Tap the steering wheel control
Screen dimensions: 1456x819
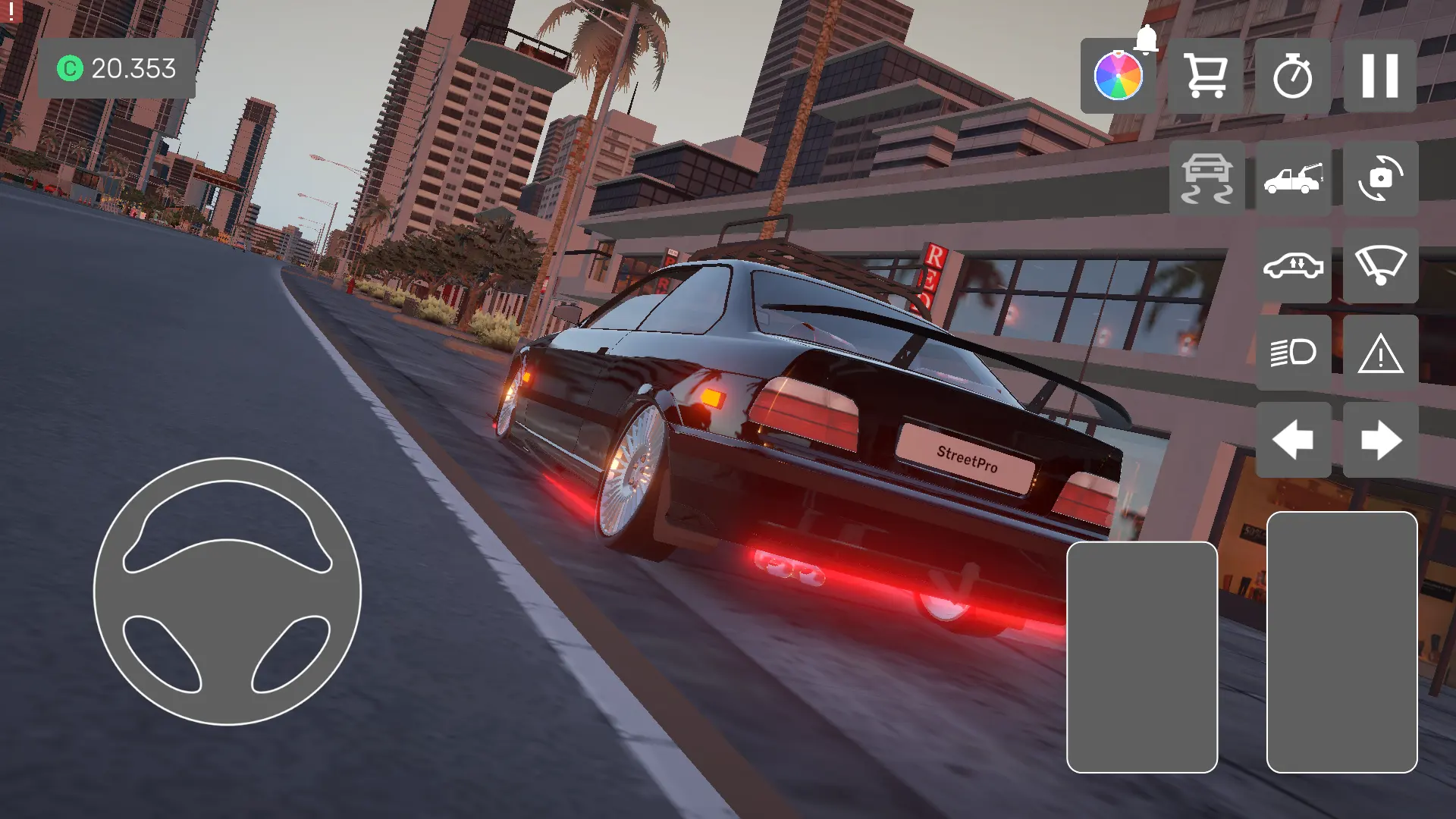click(x=227, y=591)
